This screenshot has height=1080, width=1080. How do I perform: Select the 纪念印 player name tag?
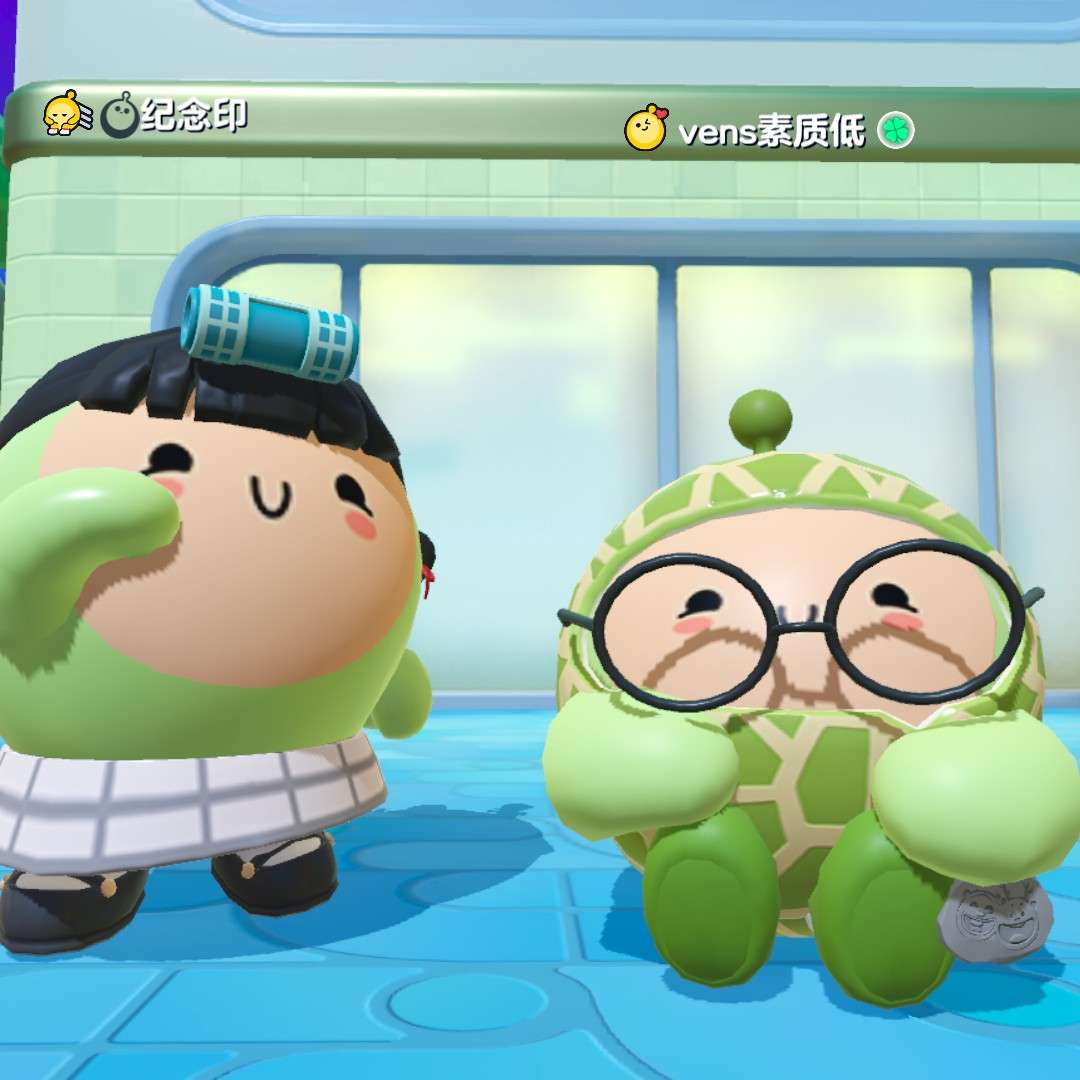click(194, 116)
